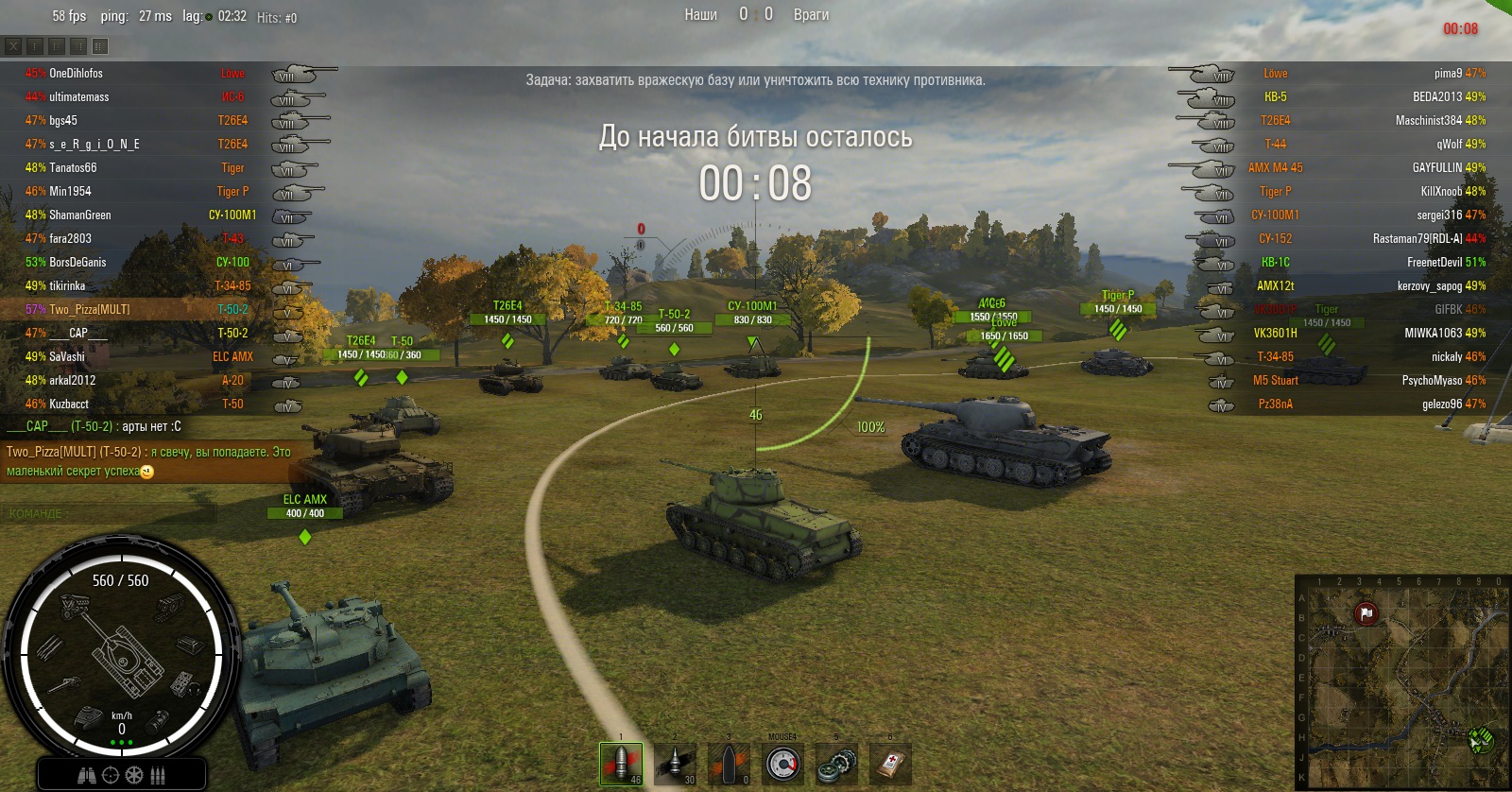Select Two_Pizza[MULT] row in the team list
This screenshot has width=1512, height=792.
tap(90, 309)
